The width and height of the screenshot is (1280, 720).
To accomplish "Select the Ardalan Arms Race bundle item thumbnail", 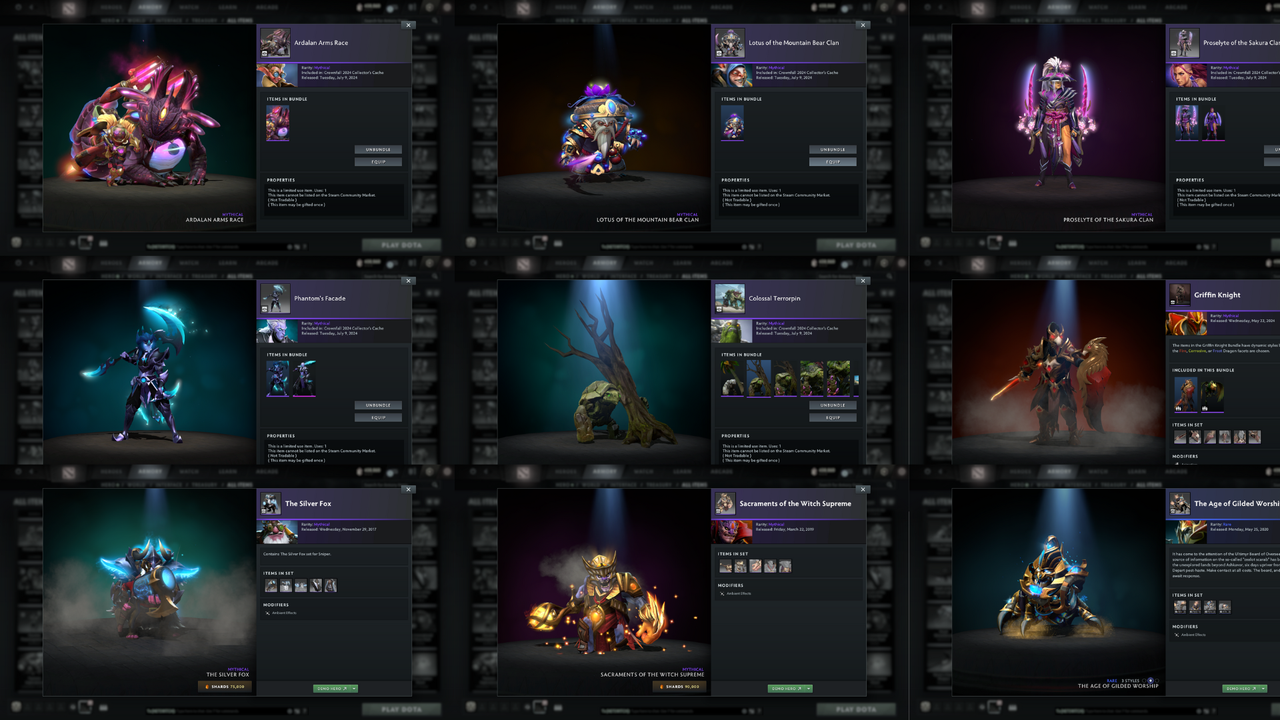I will tap(278, 122).
